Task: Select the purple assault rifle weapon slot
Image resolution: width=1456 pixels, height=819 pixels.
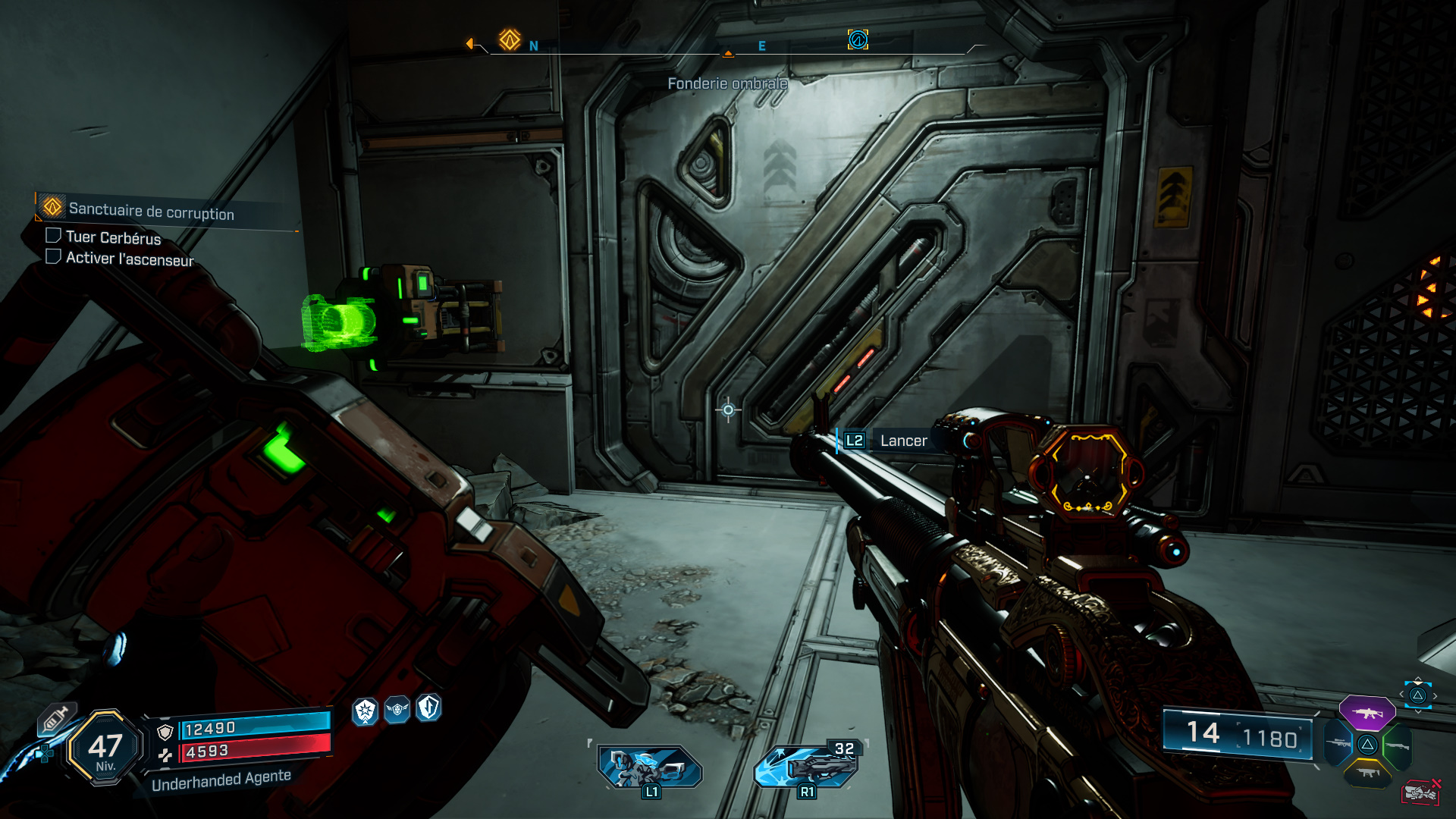Action: click(1367, 713)
